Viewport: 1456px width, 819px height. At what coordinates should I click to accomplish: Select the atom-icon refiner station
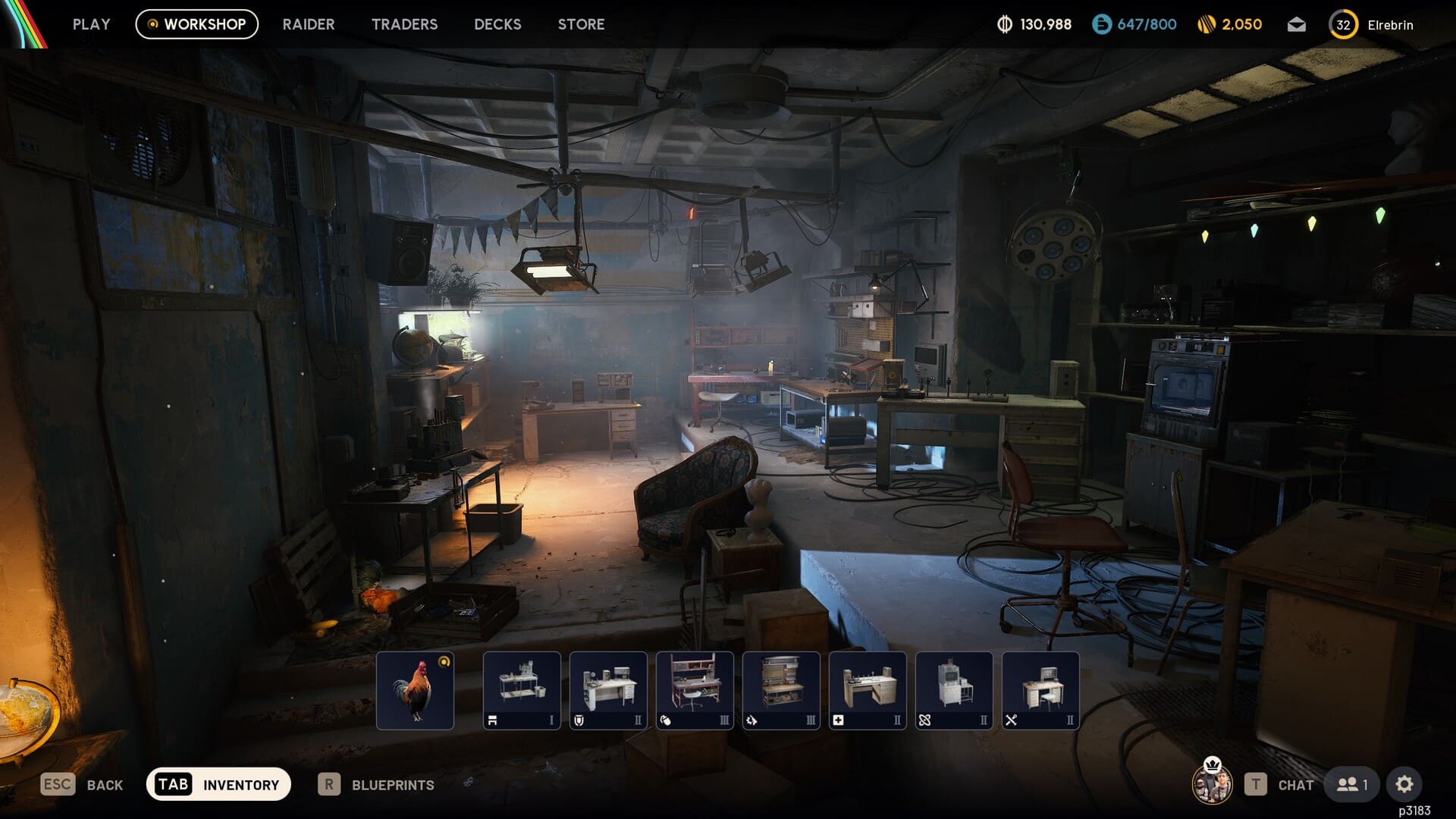click(x=954, y=690)
